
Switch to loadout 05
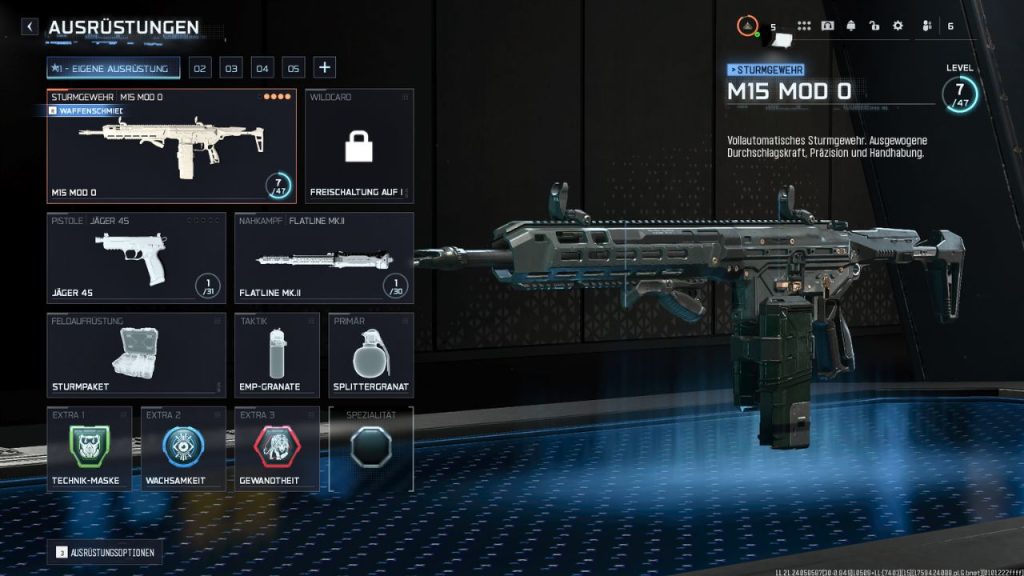click(x=293, y=68)
